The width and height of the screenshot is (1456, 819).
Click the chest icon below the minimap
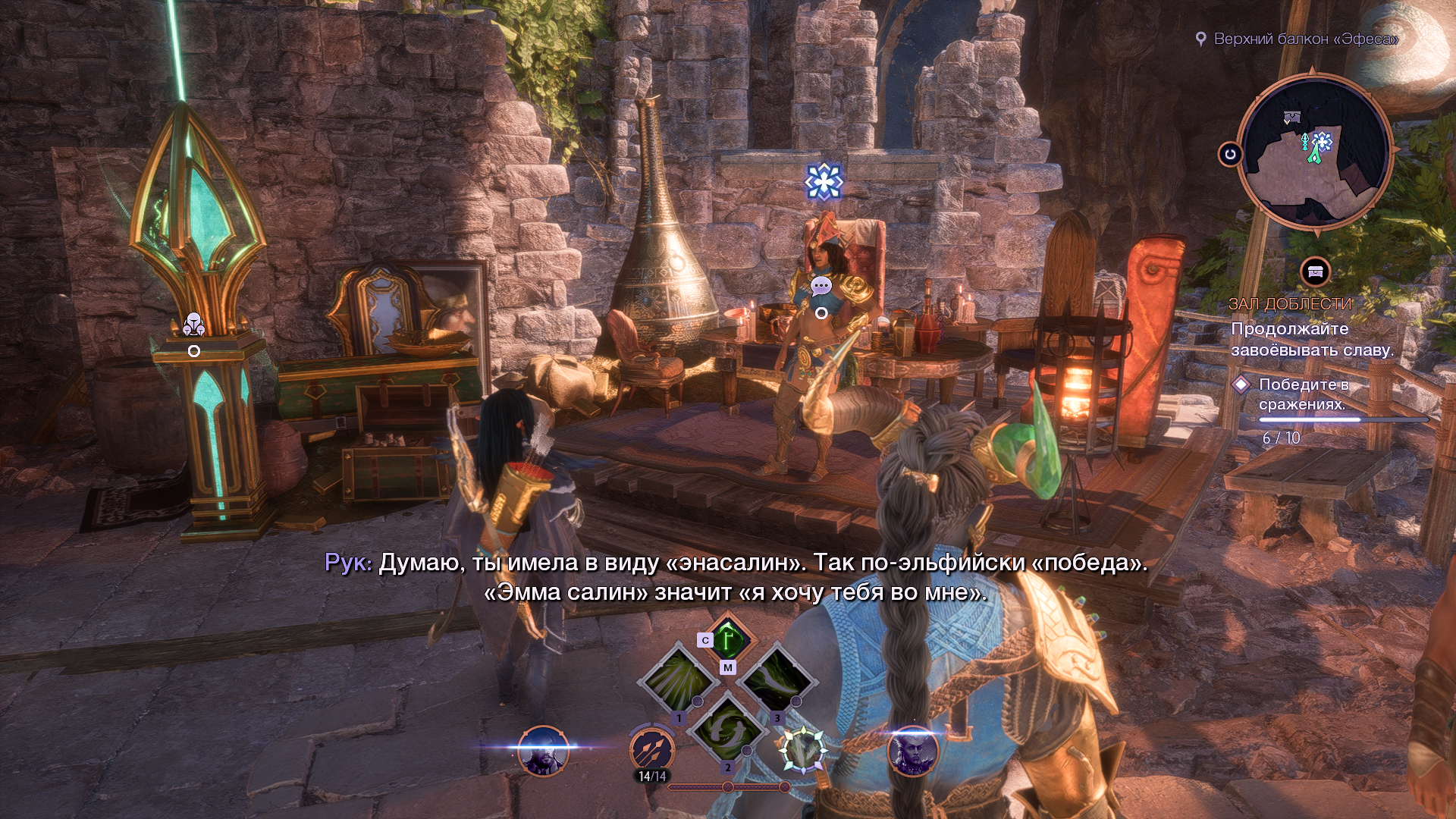1316,271
